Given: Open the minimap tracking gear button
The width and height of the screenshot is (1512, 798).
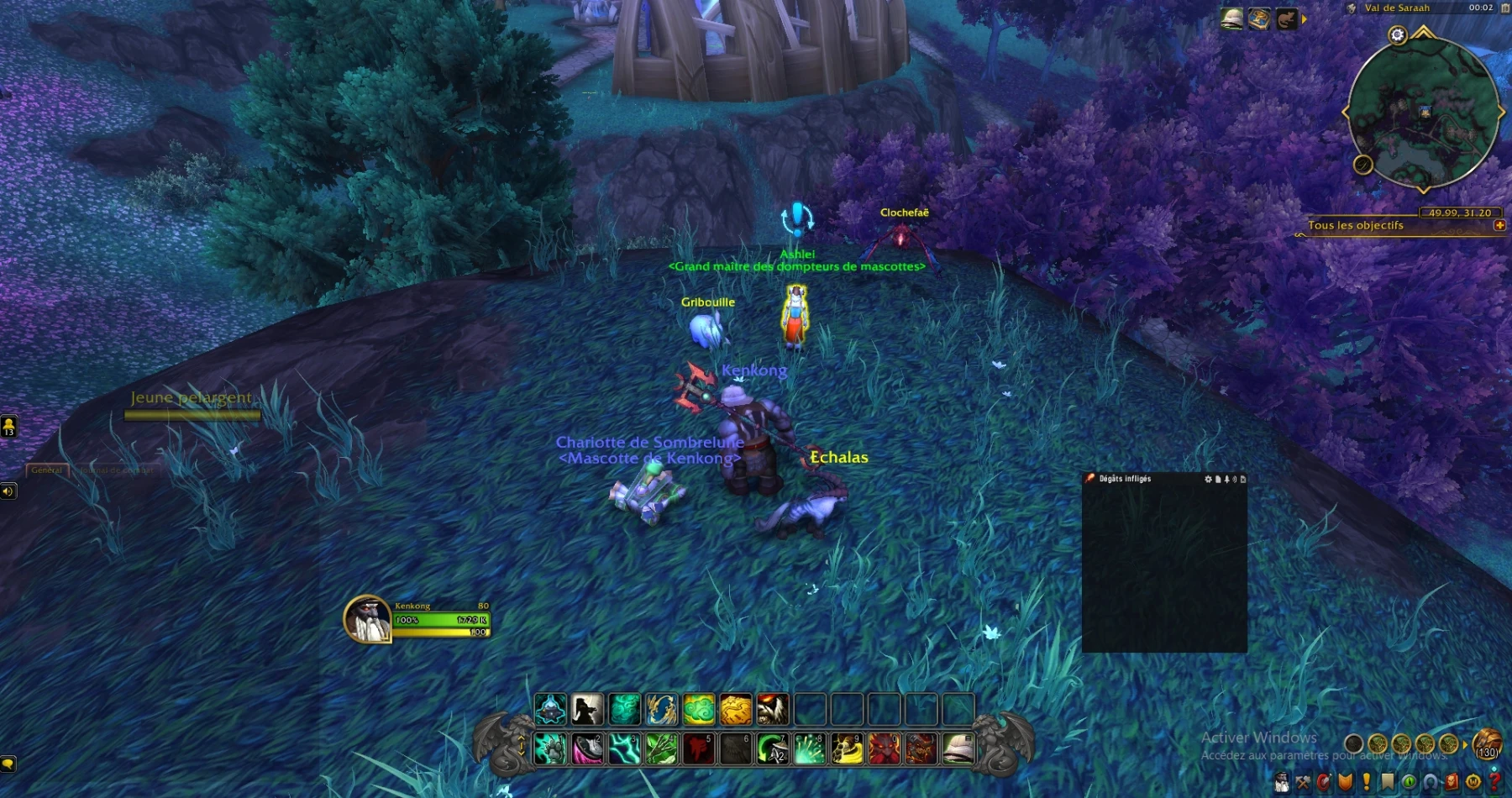Looking at the screenshot, I should coord(1397,35).
